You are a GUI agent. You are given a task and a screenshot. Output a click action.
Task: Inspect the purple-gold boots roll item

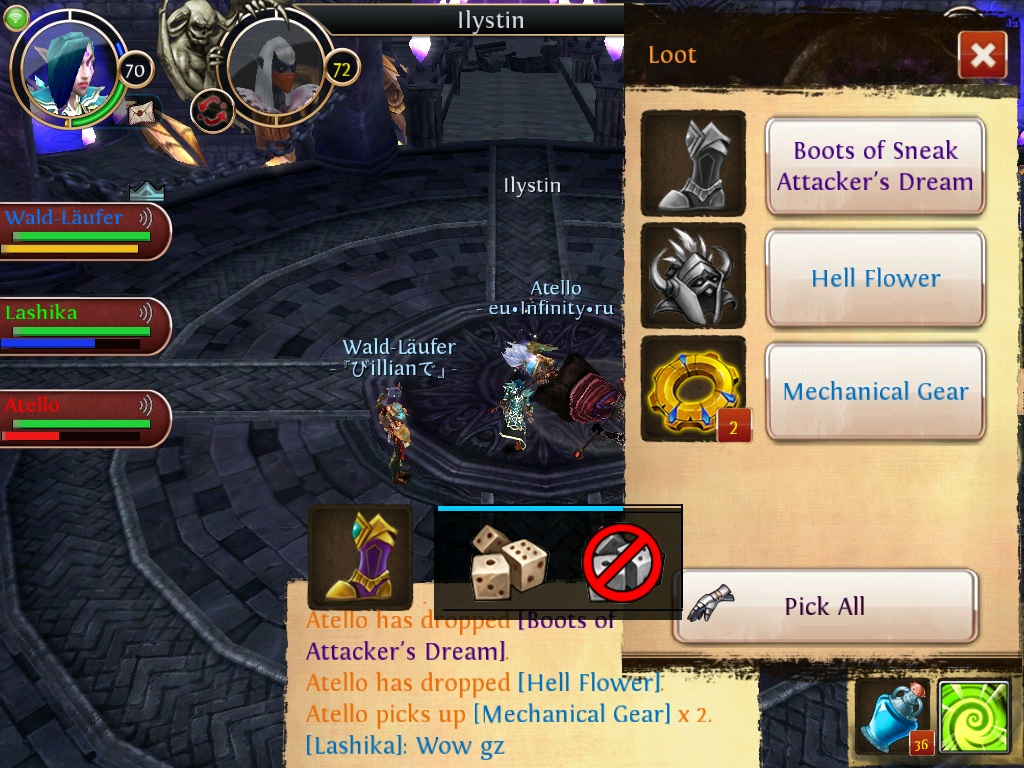pos(360,556)
